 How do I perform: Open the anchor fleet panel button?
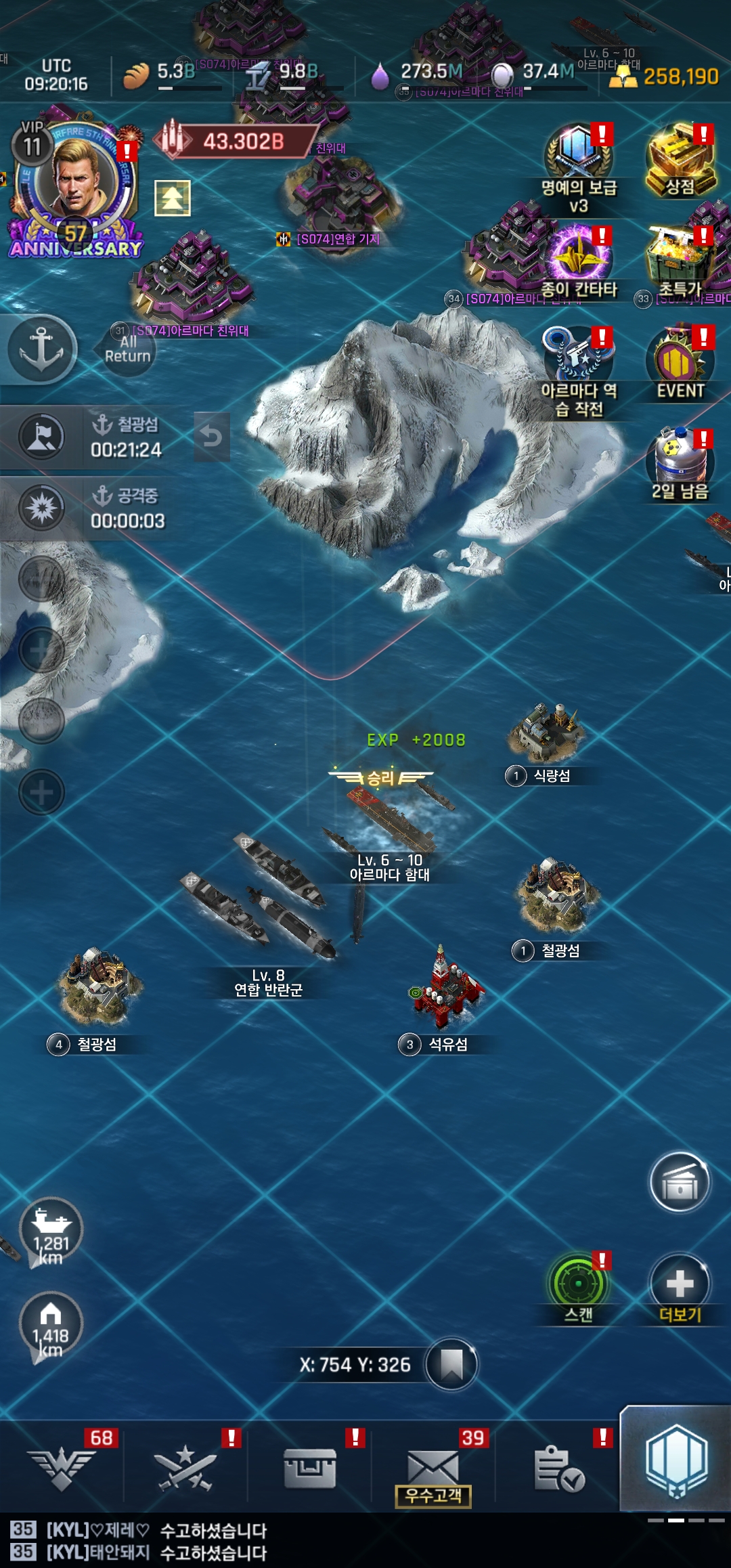pyautogui.click(x=41, y=349)
